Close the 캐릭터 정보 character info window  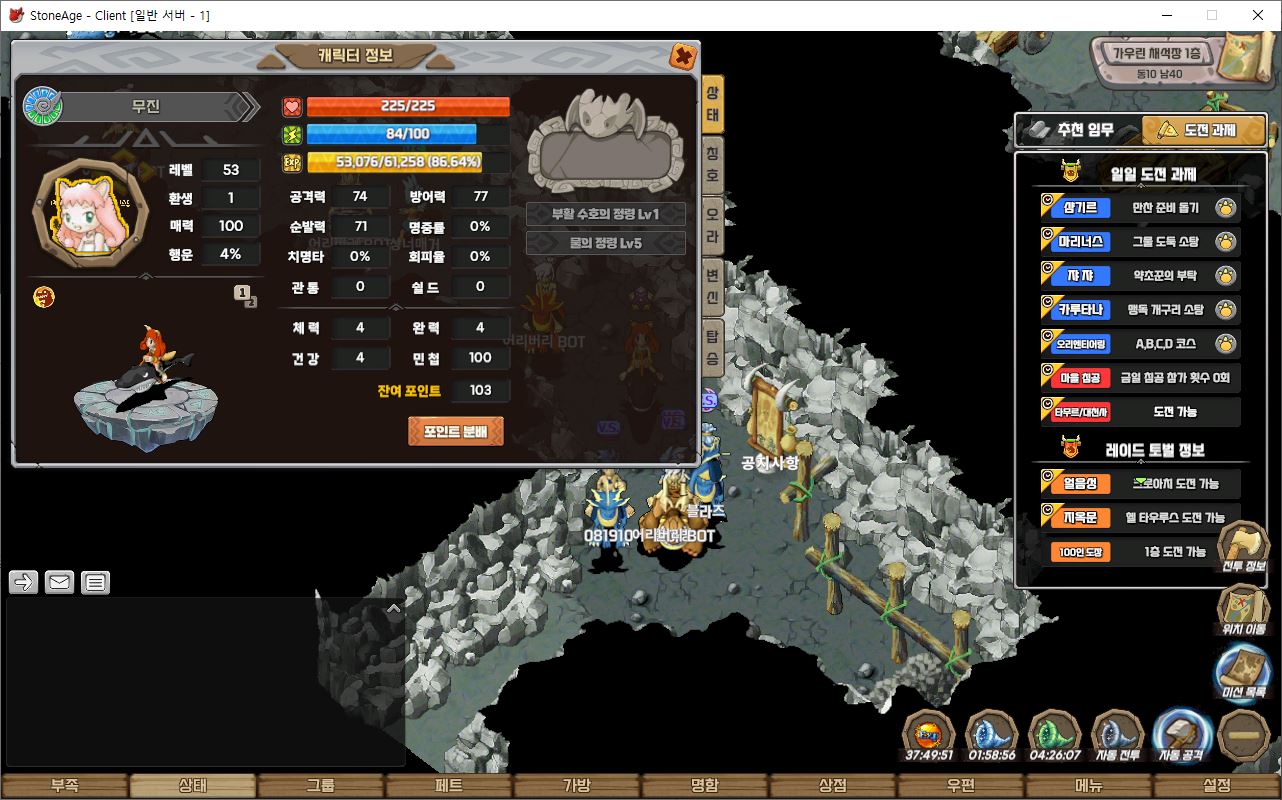683,56
